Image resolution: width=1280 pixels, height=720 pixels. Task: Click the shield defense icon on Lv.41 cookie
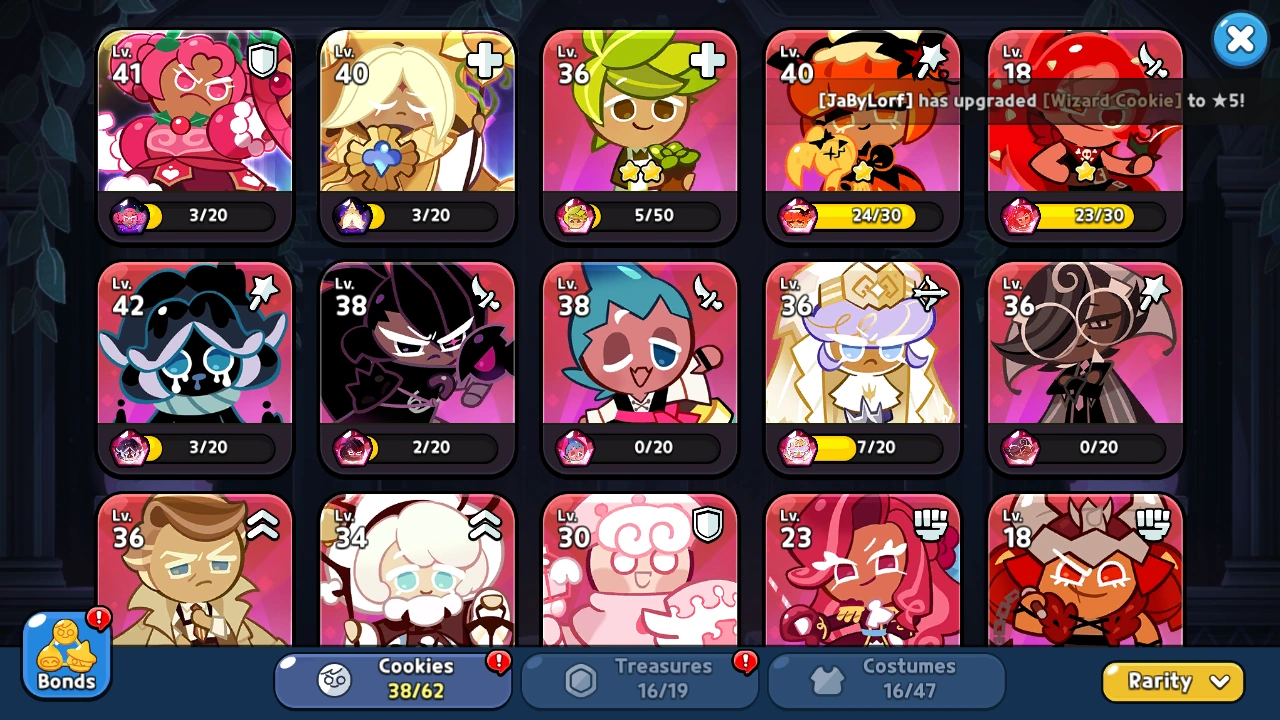coord(260,61)
